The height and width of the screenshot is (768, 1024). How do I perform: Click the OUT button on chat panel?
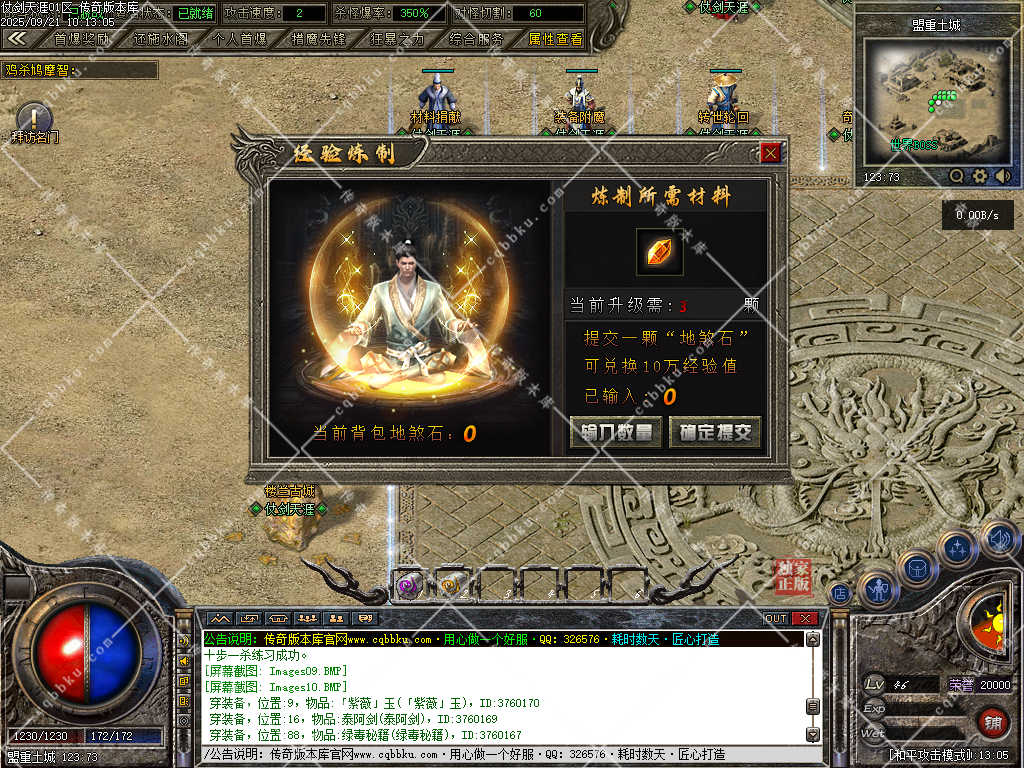[776, 618]
